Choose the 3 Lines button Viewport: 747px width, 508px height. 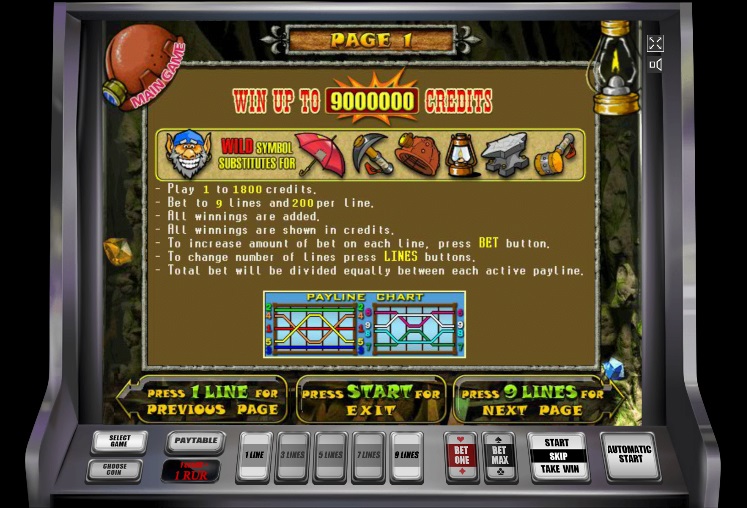pyautogui.click(x=292, y=456)
